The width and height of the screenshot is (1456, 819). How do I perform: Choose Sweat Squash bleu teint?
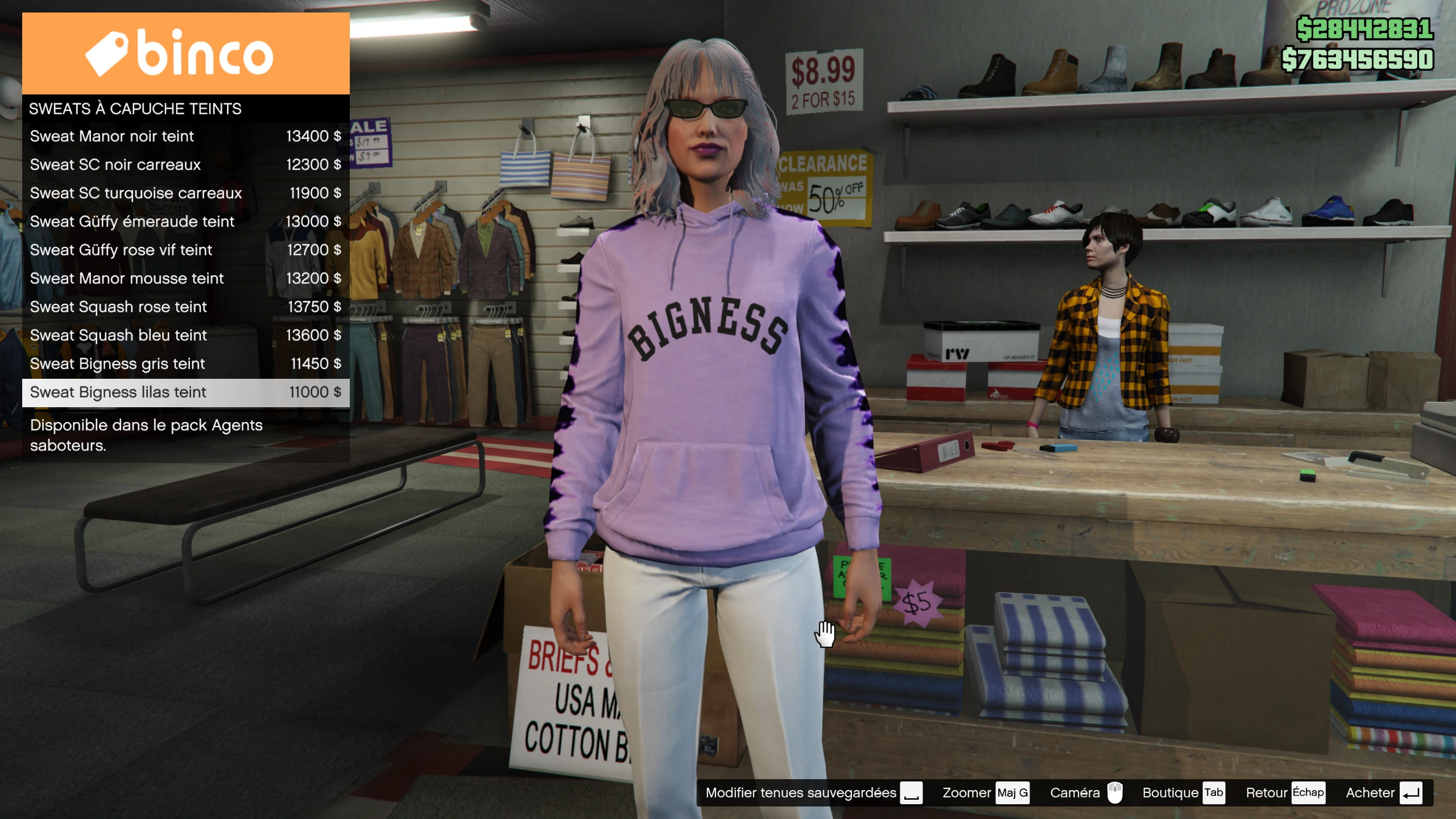tap(185, 336)
